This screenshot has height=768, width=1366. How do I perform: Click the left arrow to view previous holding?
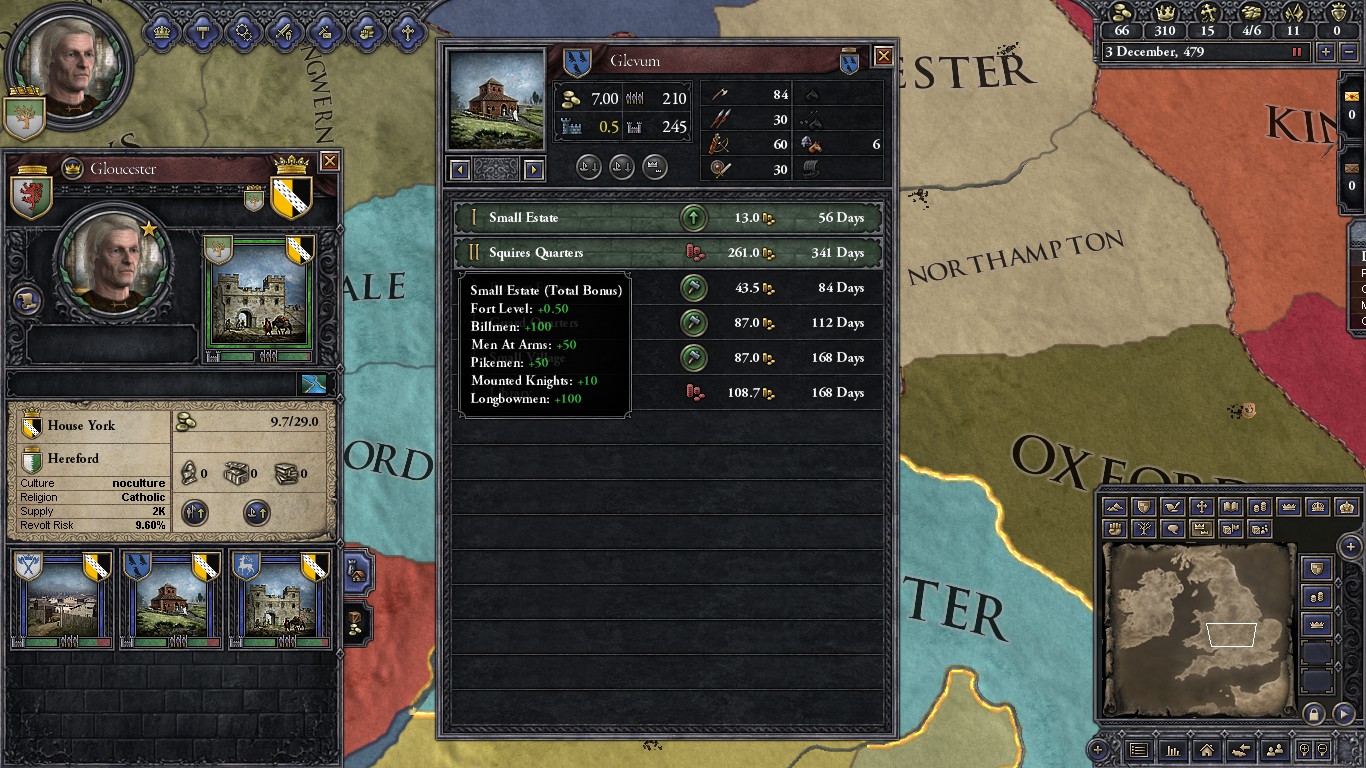[459, 167]
